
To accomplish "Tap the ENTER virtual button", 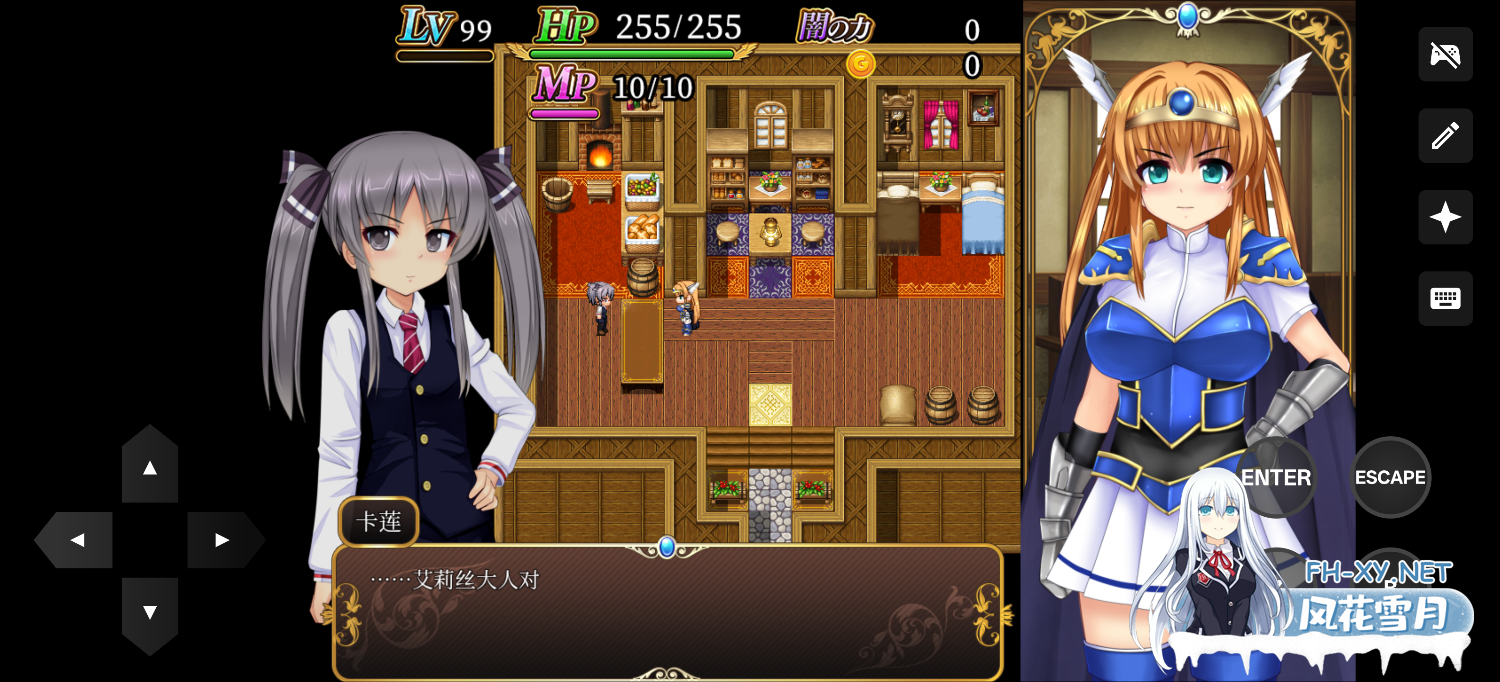I will point(1276,477).
